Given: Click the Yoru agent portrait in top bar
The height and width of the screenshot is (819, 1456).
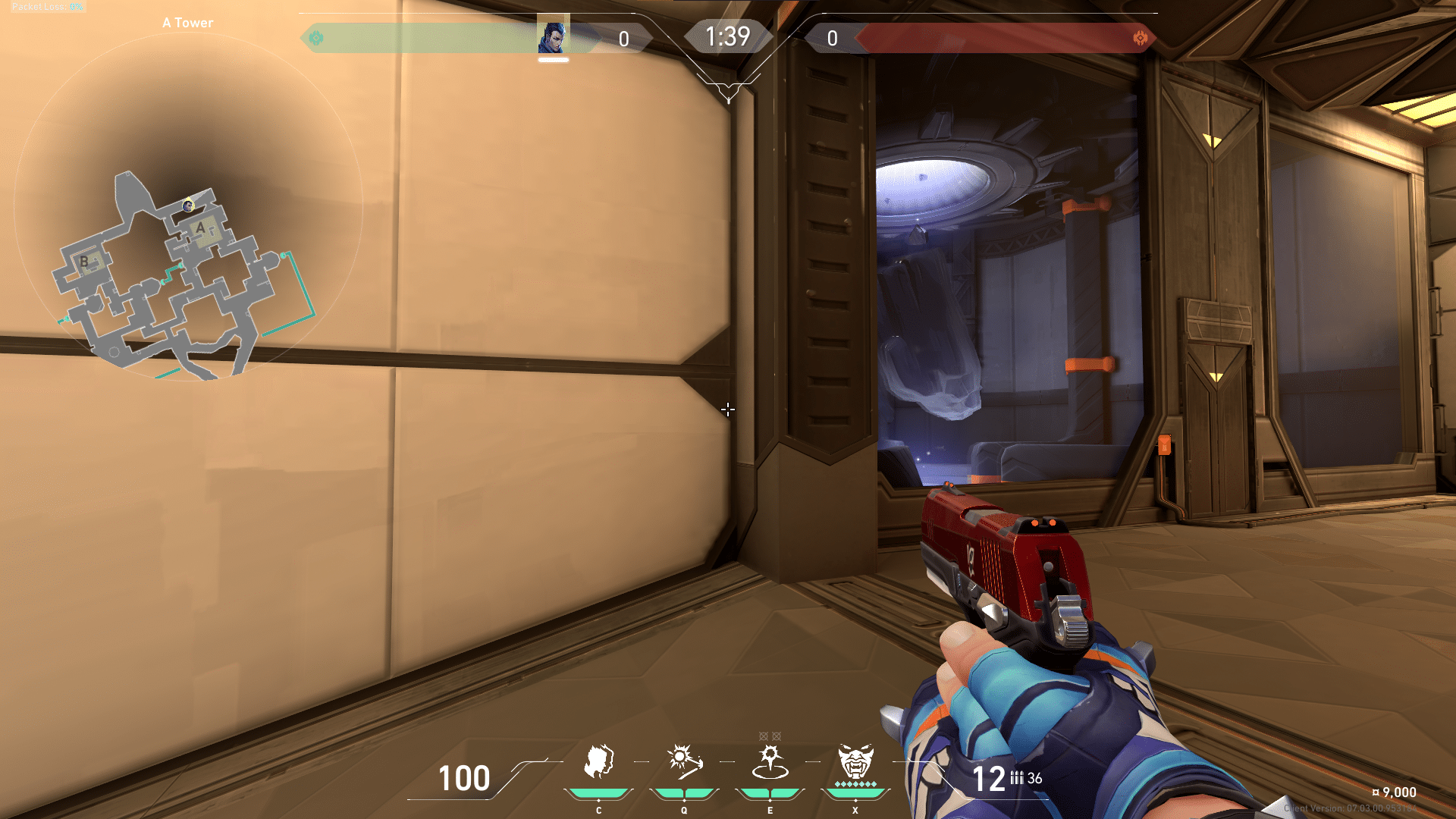Looking at the screenshot, I should pos(553,36).
